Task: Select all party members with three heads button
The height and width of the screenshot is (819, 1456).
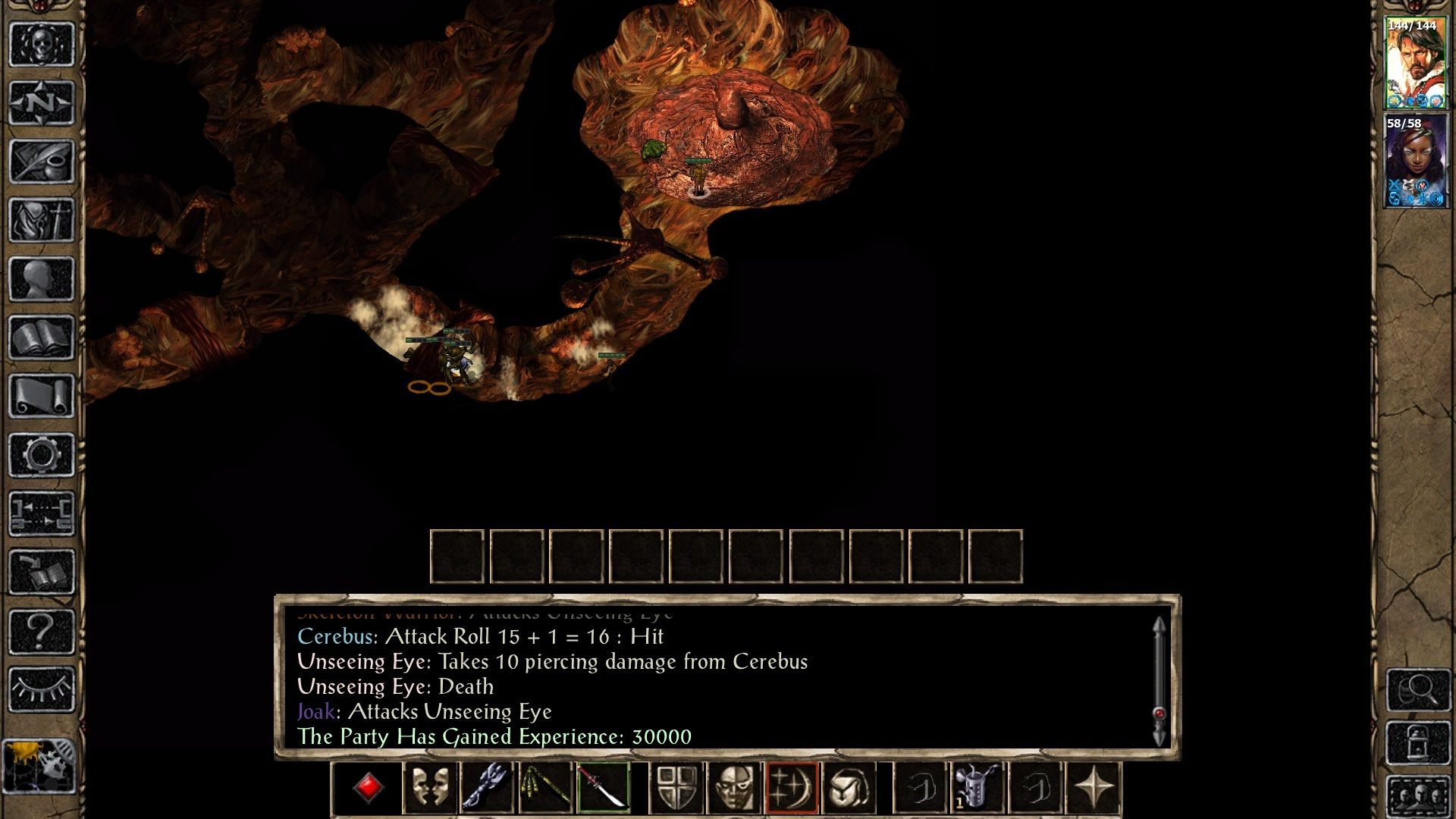Action: pos(1418,796)
